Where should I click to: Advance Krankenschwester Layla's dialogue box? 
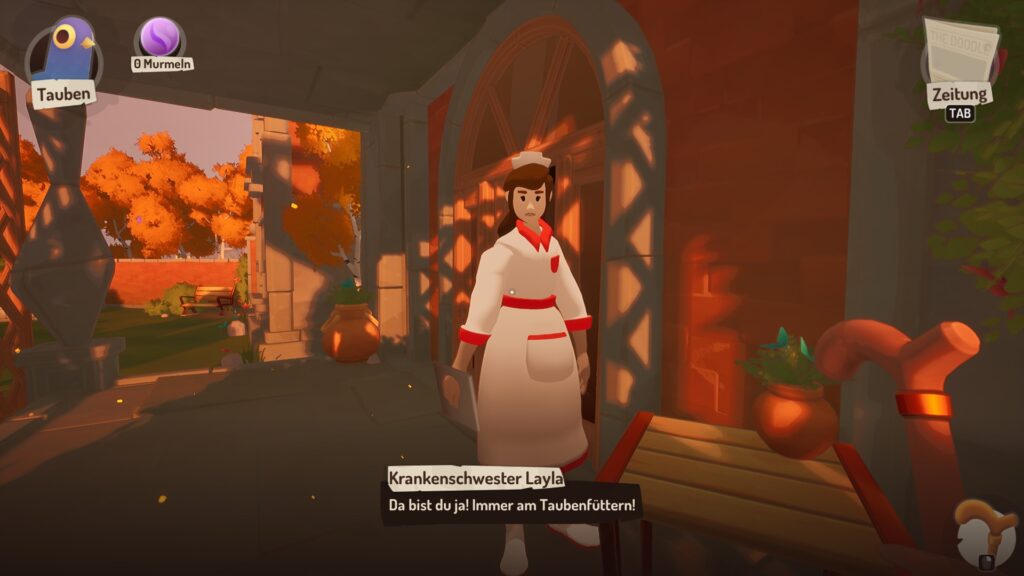pyautogui.click(x=512, y=505)
